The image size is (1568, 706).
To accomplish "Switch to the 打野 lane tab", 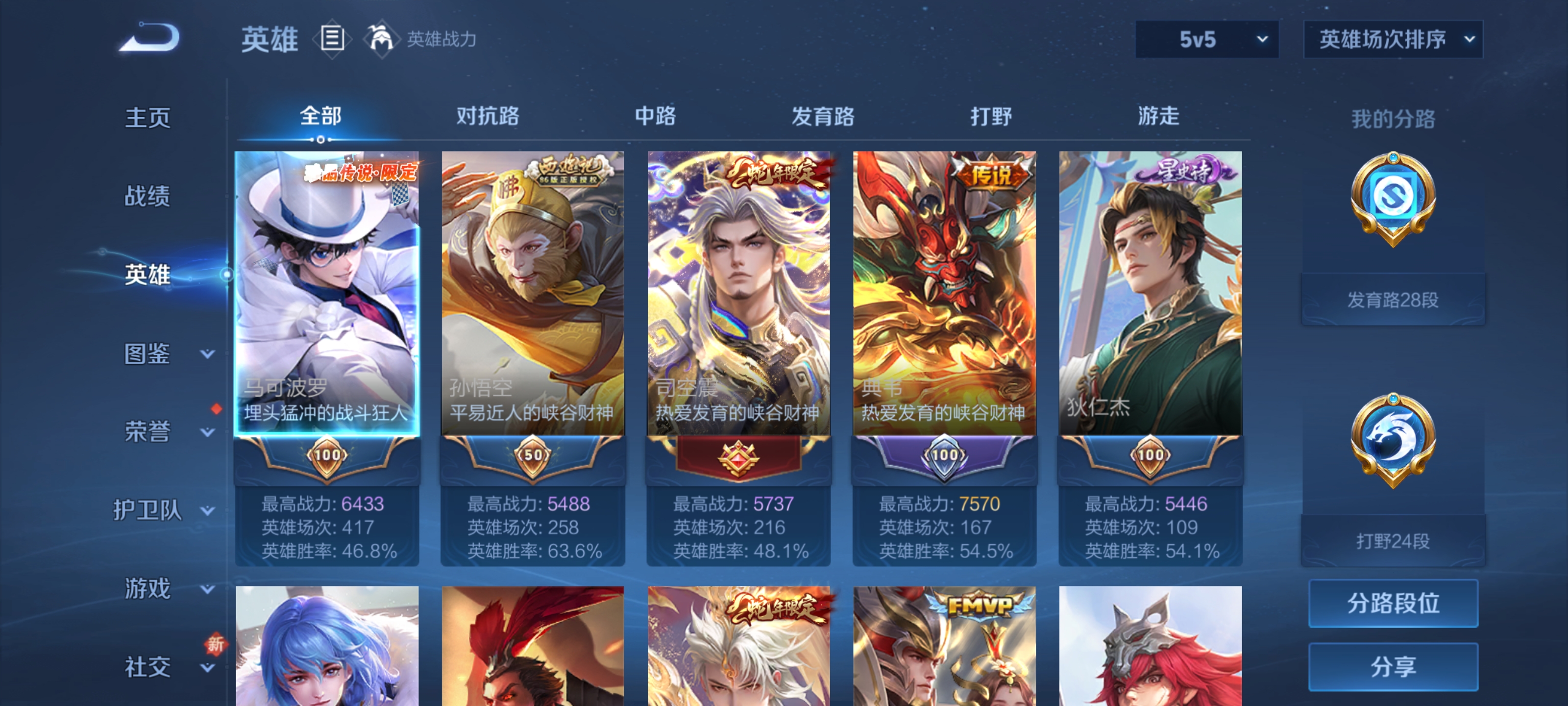I will coord(992,116).
